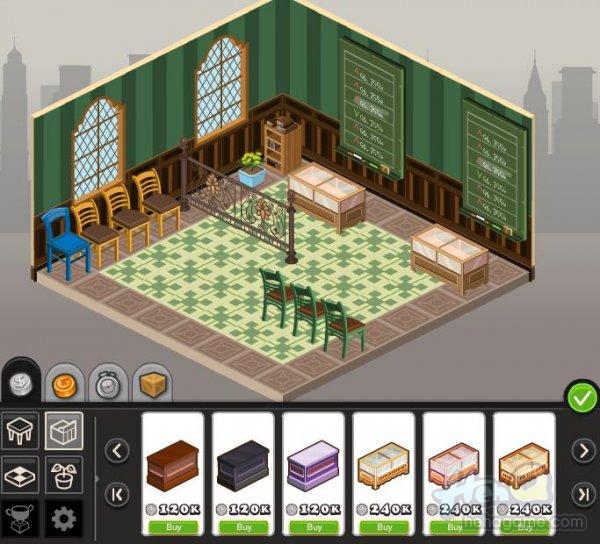Choose the table furniture category

point(21,432)
